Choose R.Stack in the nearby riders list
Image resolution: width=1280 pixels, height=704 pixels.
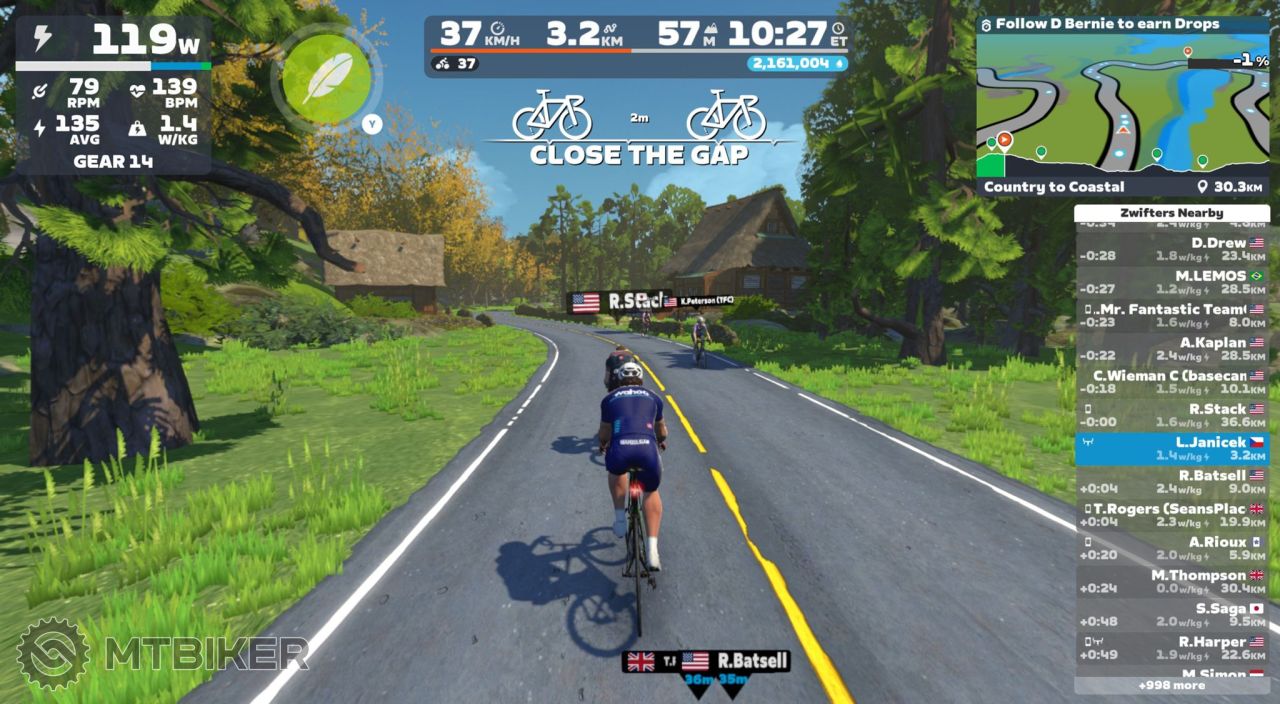tap(1171, 415)
